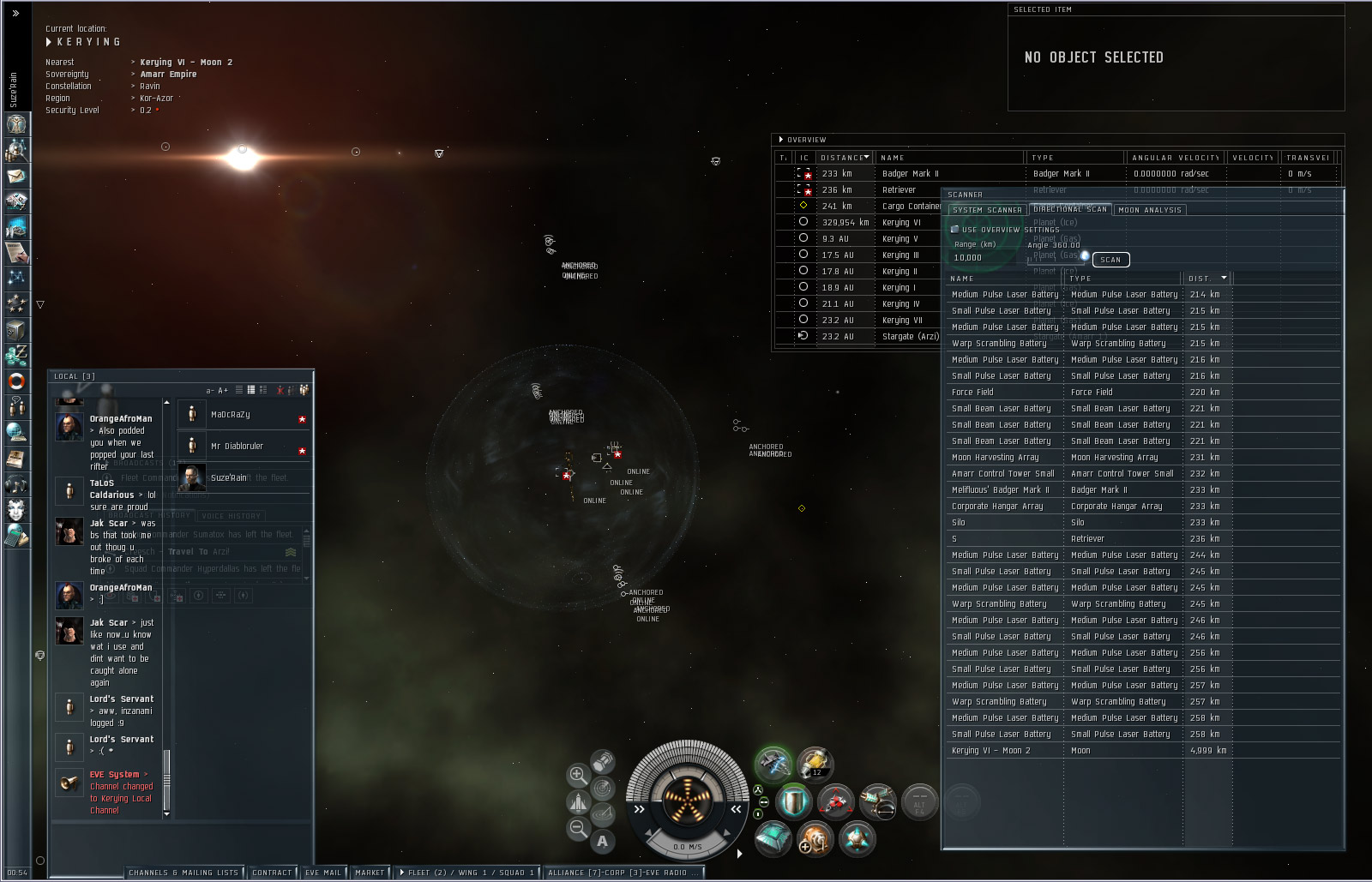Toggle the Use Overview Settings checkbox
The image size is (1372, 882).
[x=955, y=230]
